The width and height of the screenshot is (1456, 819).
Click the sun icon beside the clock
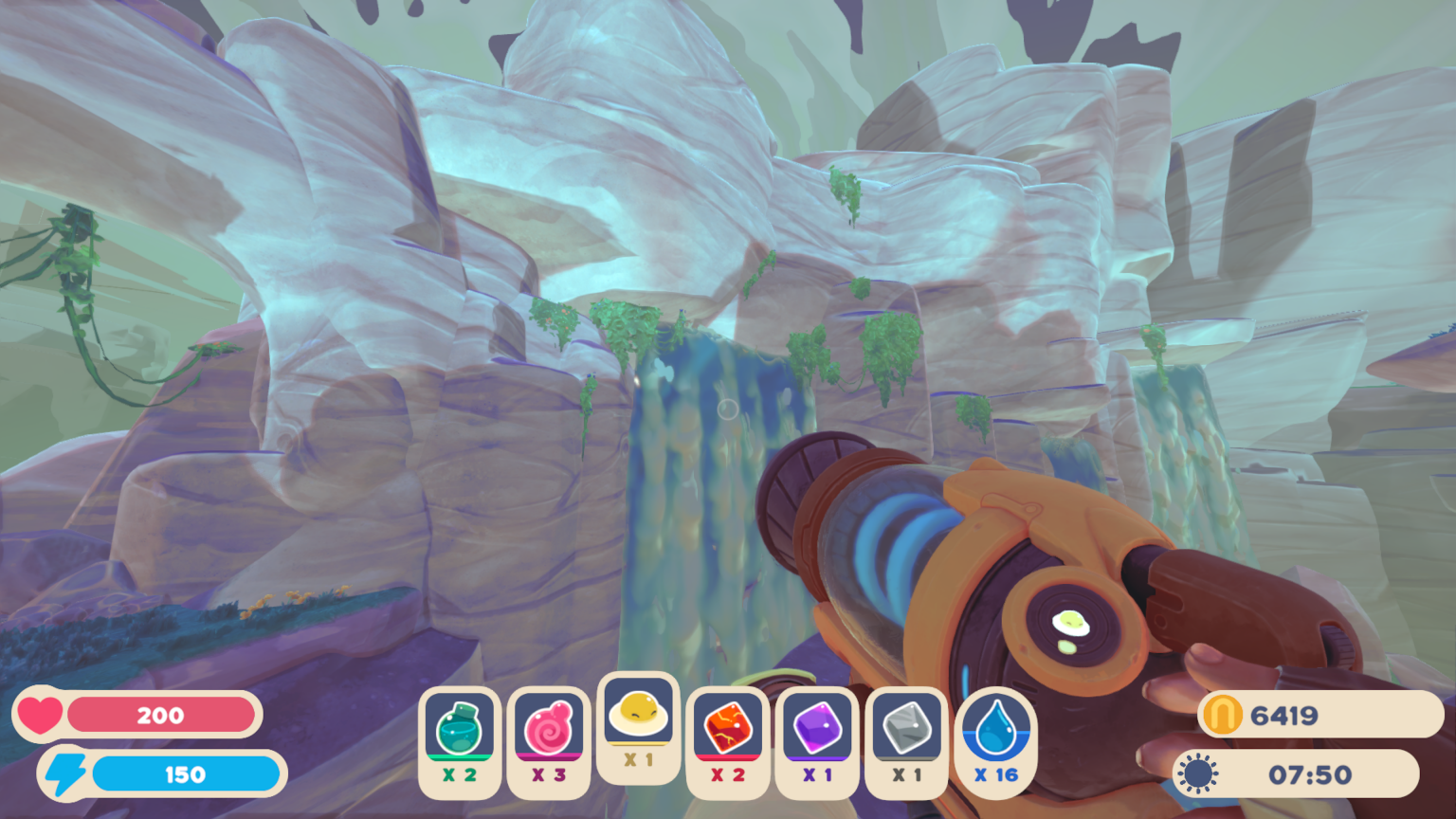pos(1196,773)
